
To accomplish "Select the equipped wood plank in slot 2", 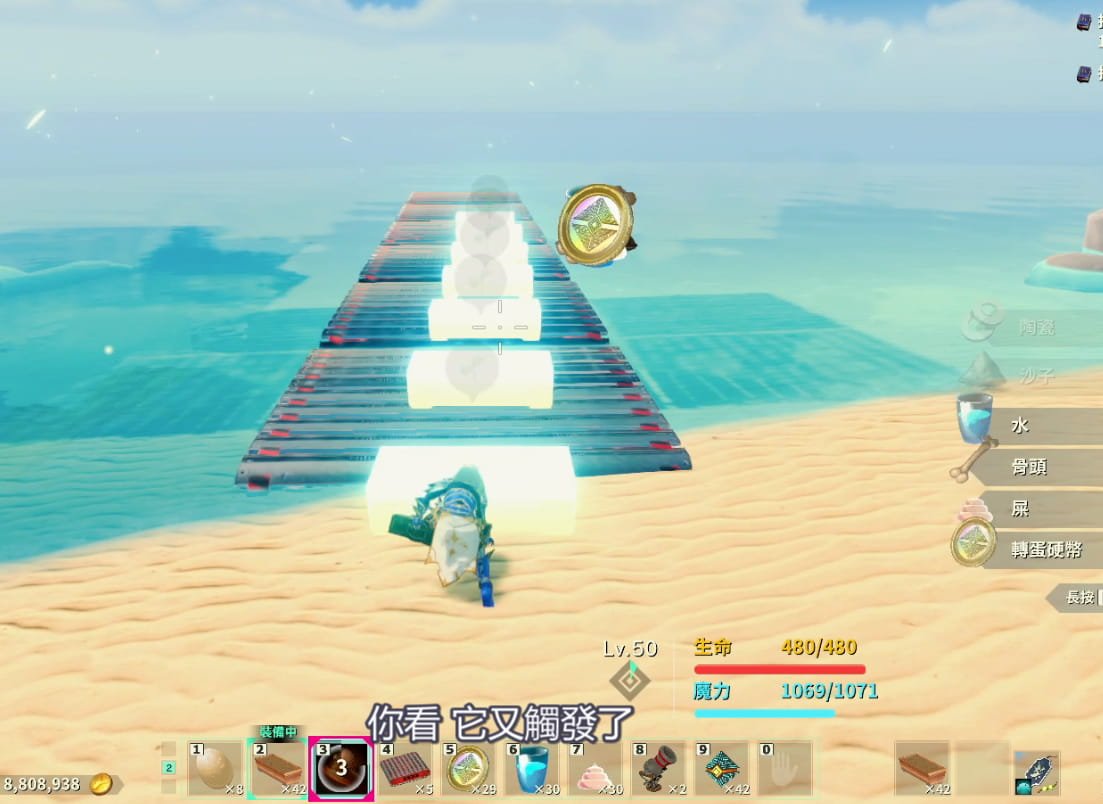I will coord(278,770).
